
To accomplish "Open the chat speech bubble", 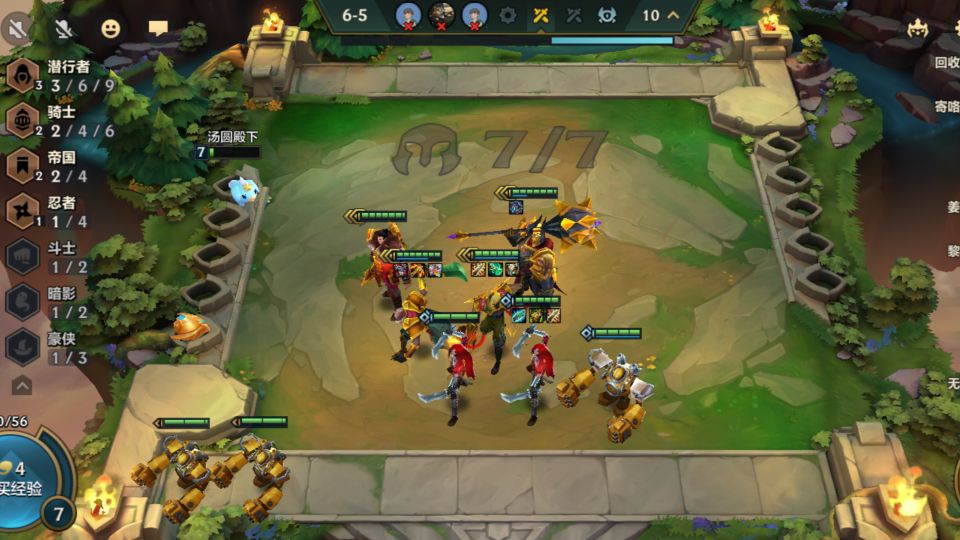I will [158, 28].
